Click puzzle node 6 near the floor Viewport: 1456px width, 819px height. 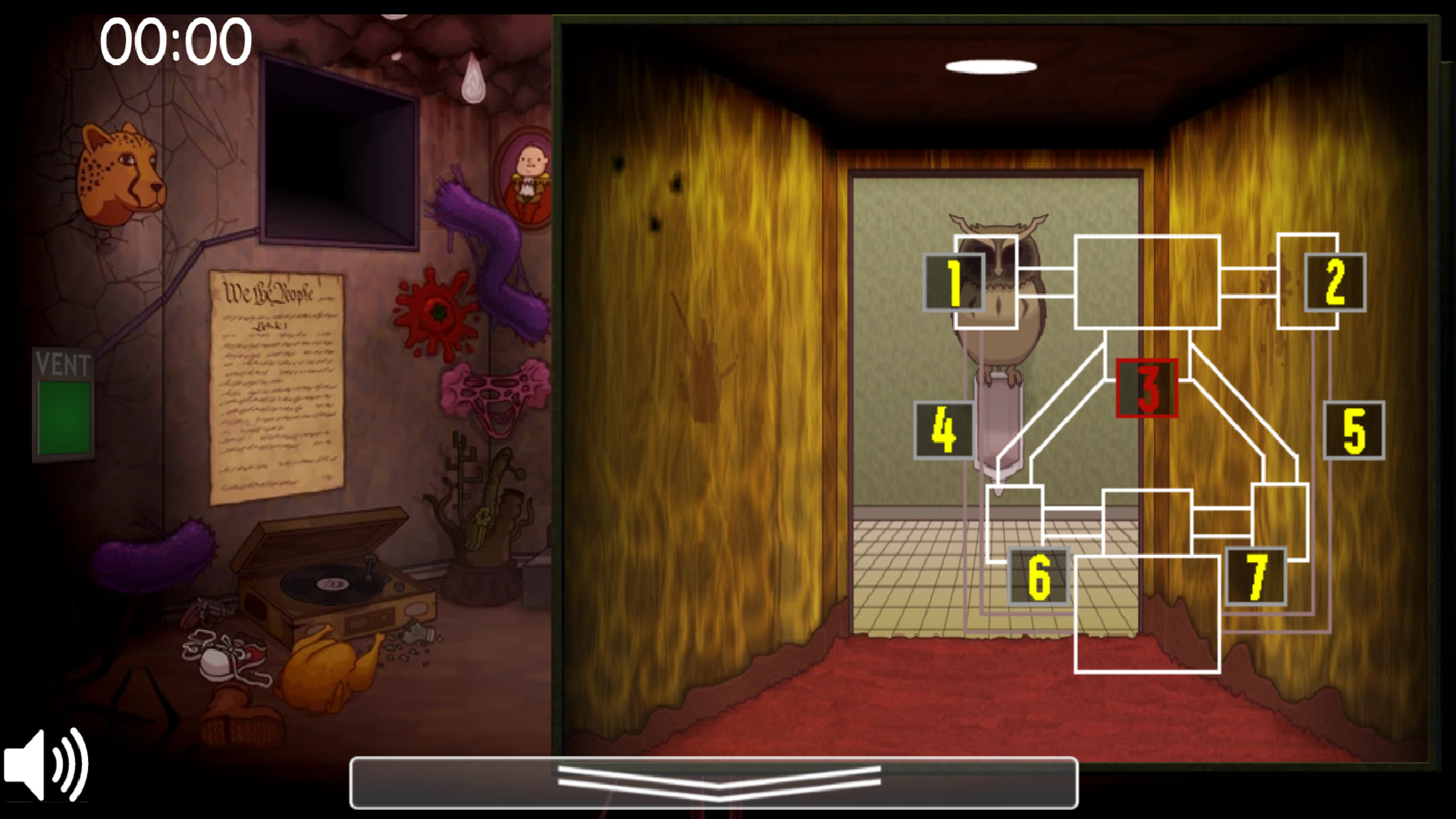[1038, 578]
